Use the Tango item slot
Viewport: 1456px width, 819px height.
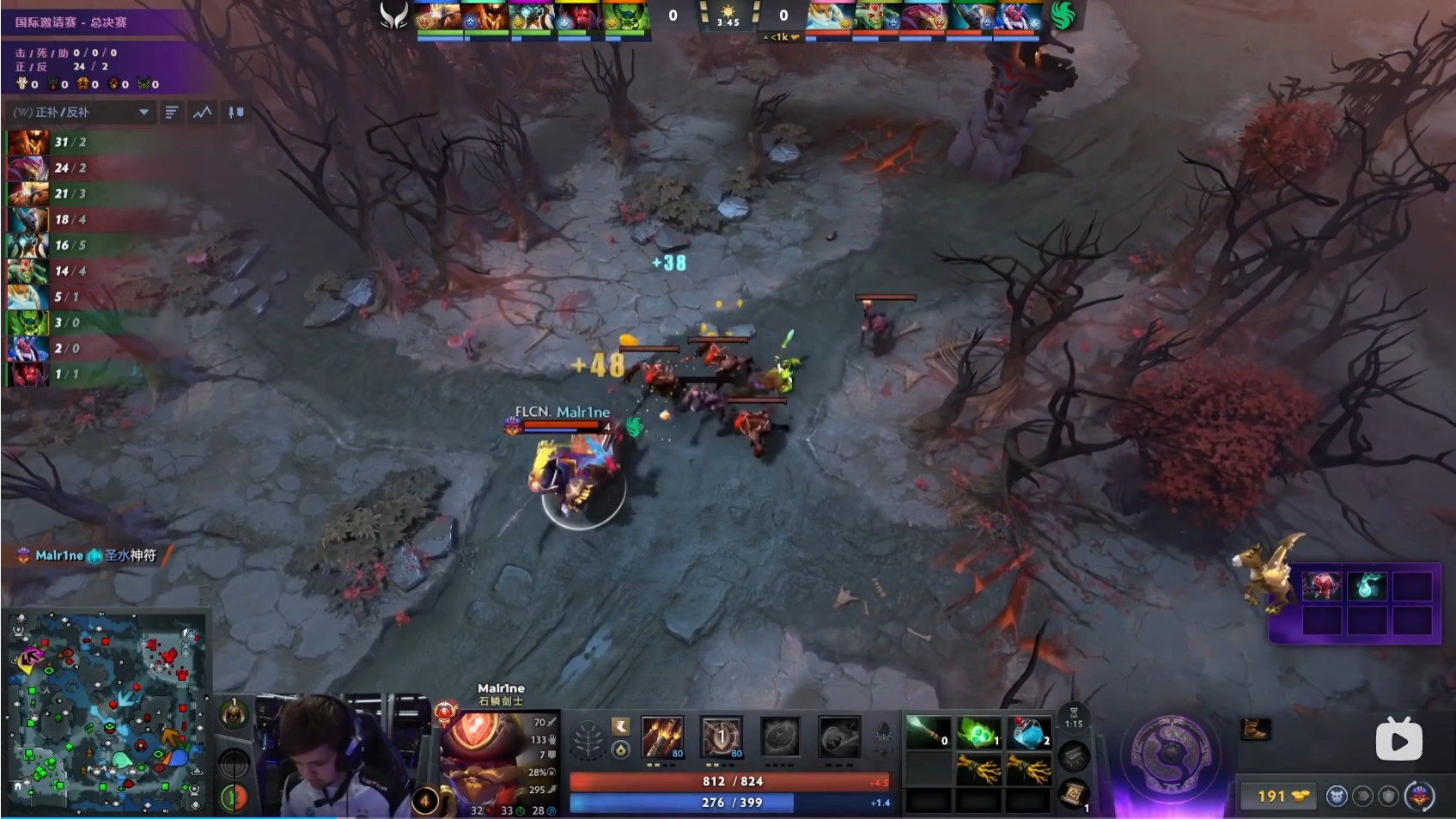coord(978,733)
